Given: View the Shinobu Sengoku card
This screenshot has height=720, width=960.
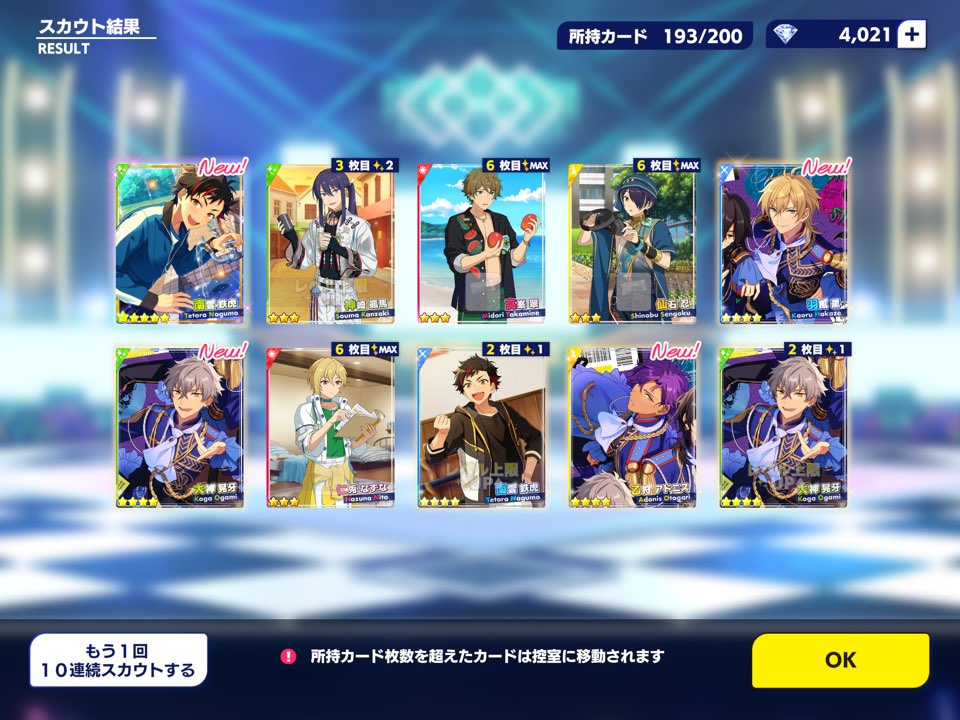Looking at the screenshot, I should [633, 243].
